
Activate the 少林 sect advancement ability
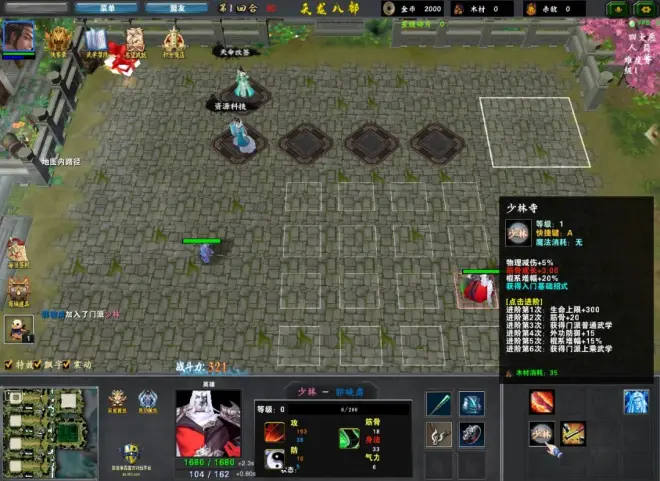[x=542, y=434]
